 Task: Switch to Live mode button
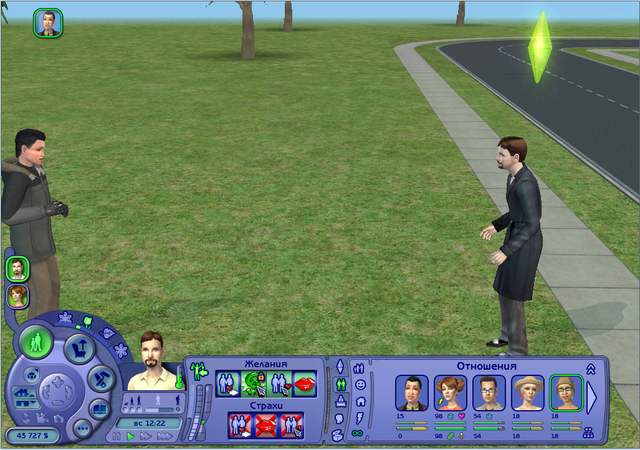(x=37, y=343)
